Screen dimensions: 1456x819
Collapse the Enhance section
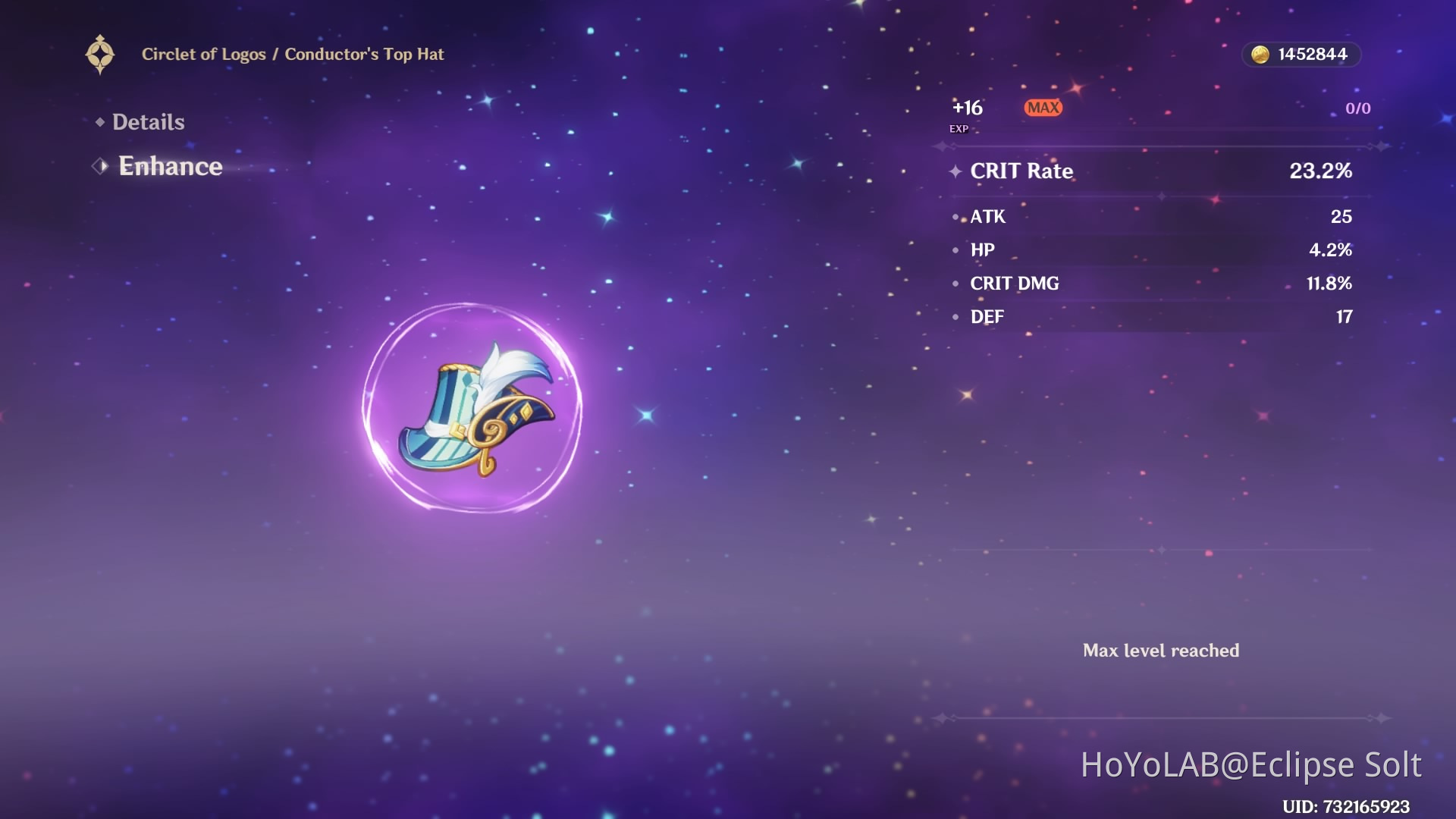point(170,166)
